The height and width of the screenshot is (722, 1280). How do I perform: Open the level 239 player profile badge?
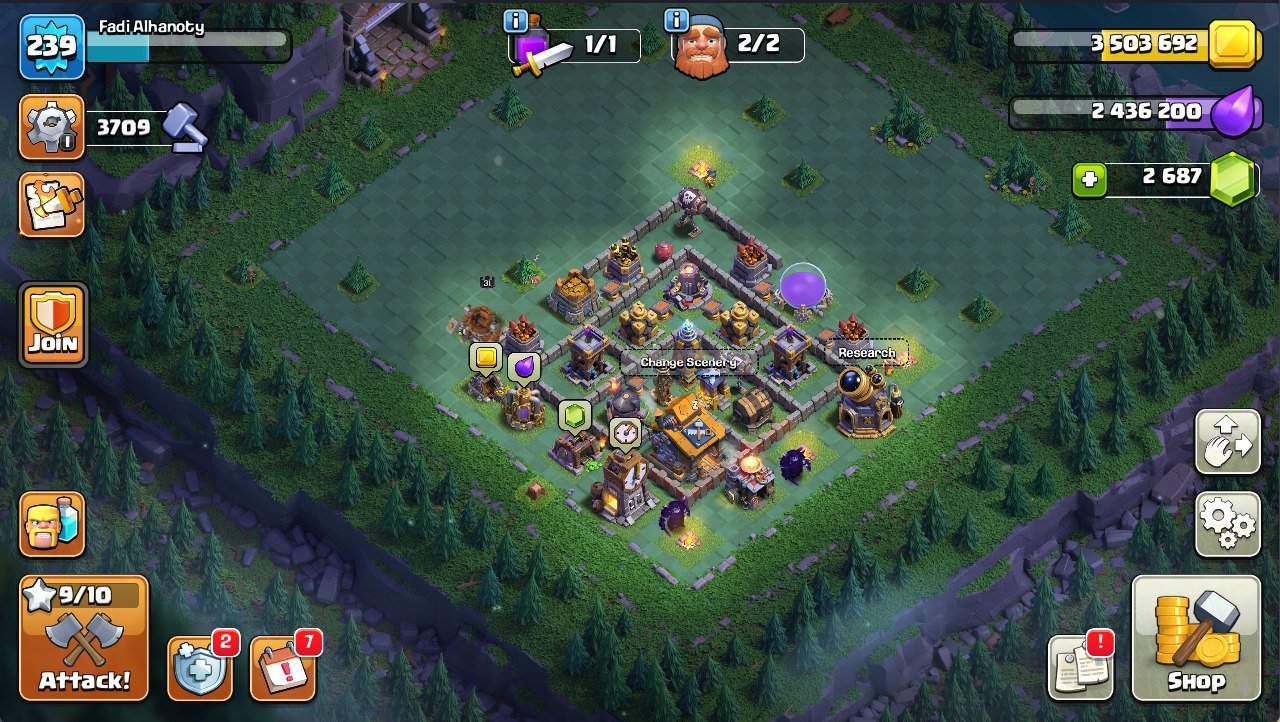(x=52, y=46)
